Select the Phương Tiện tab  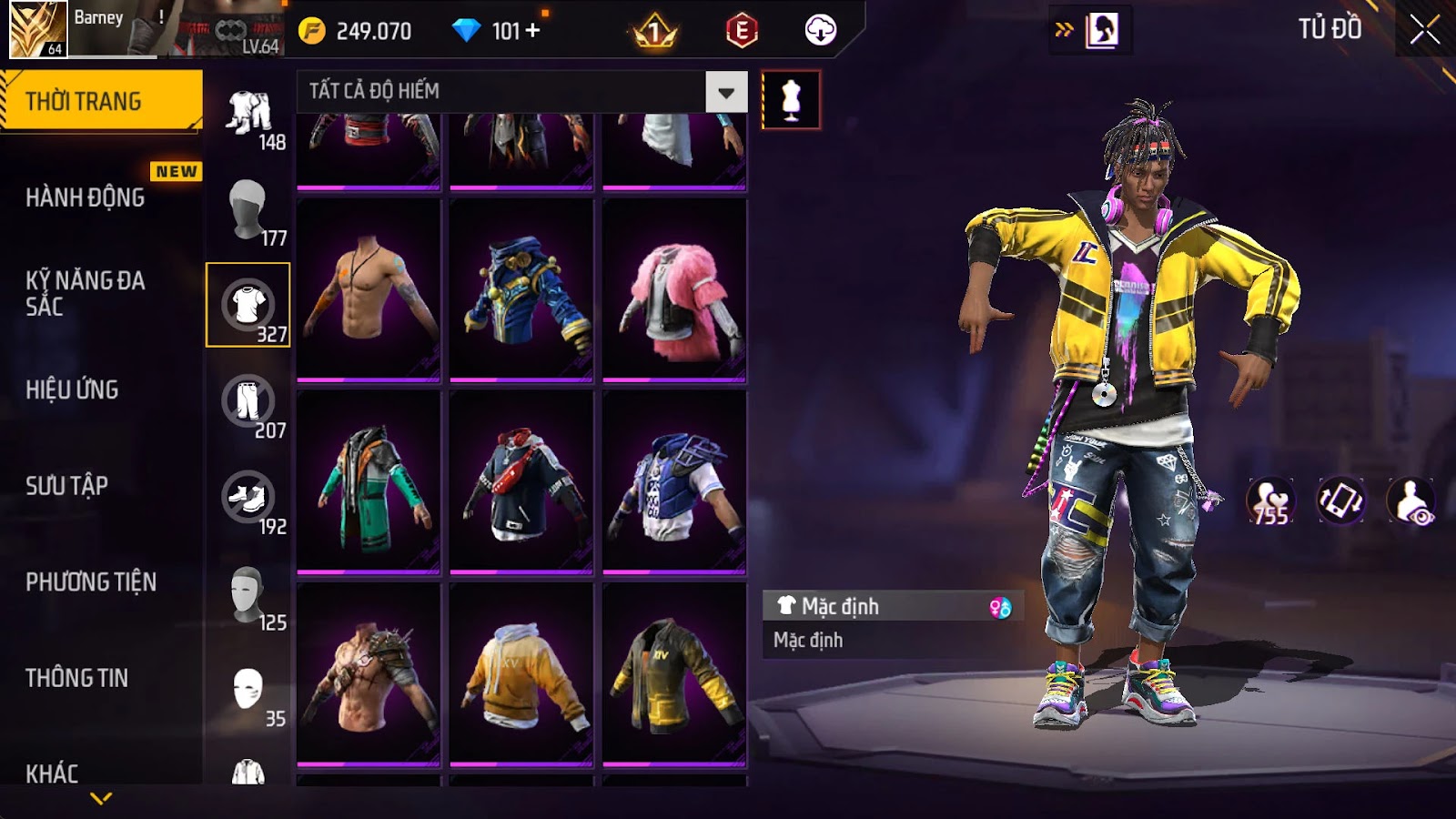(91, 581)
